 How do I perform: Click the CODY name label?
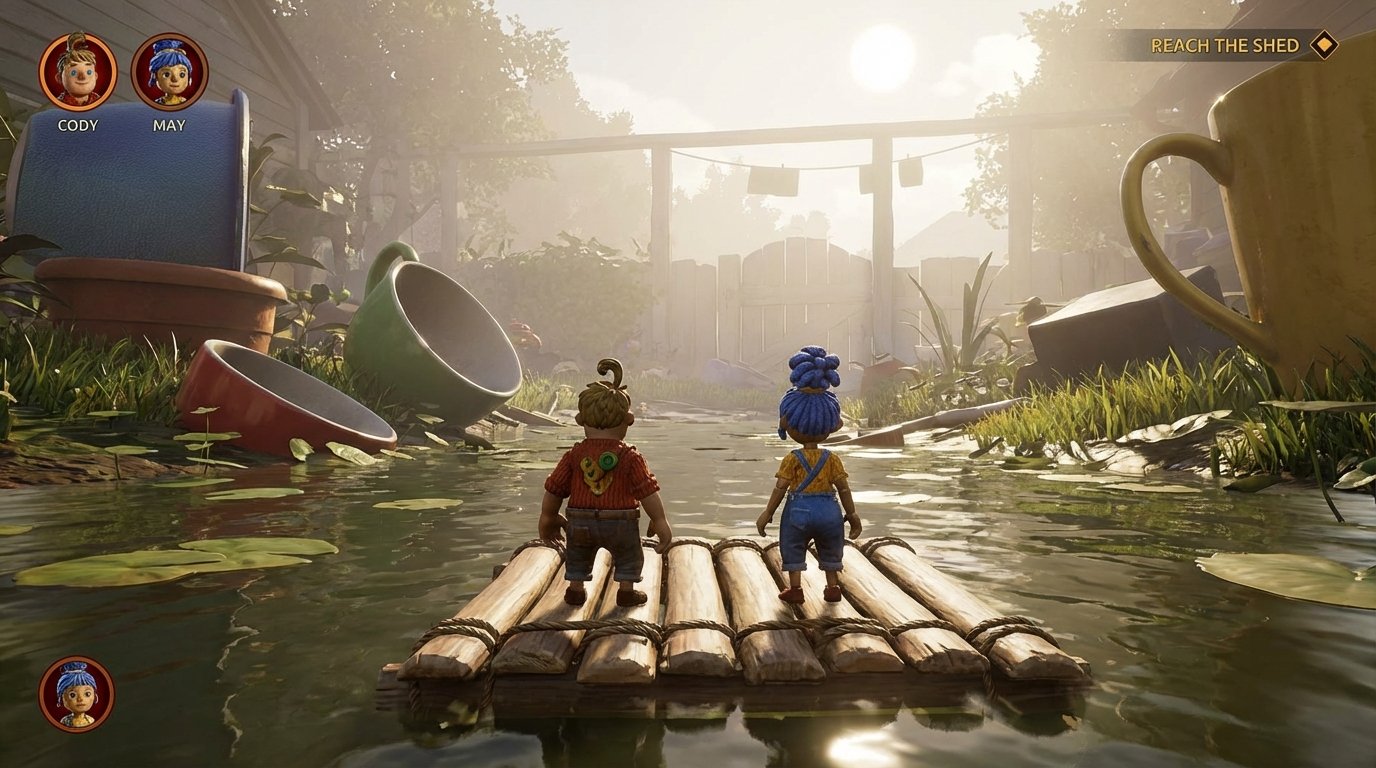coord(80,127)
